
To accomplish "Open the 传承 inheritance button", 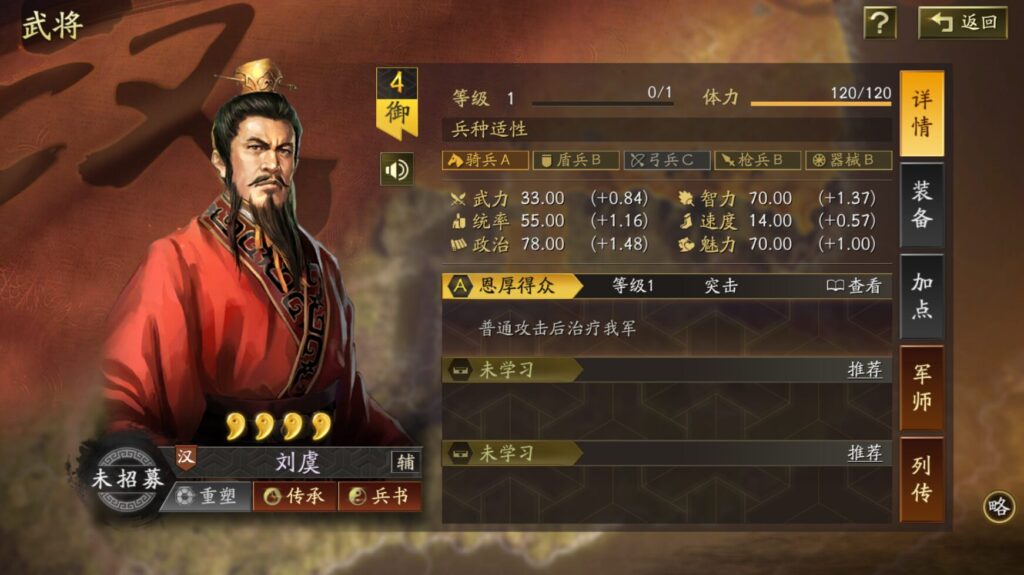I will 295,496.
